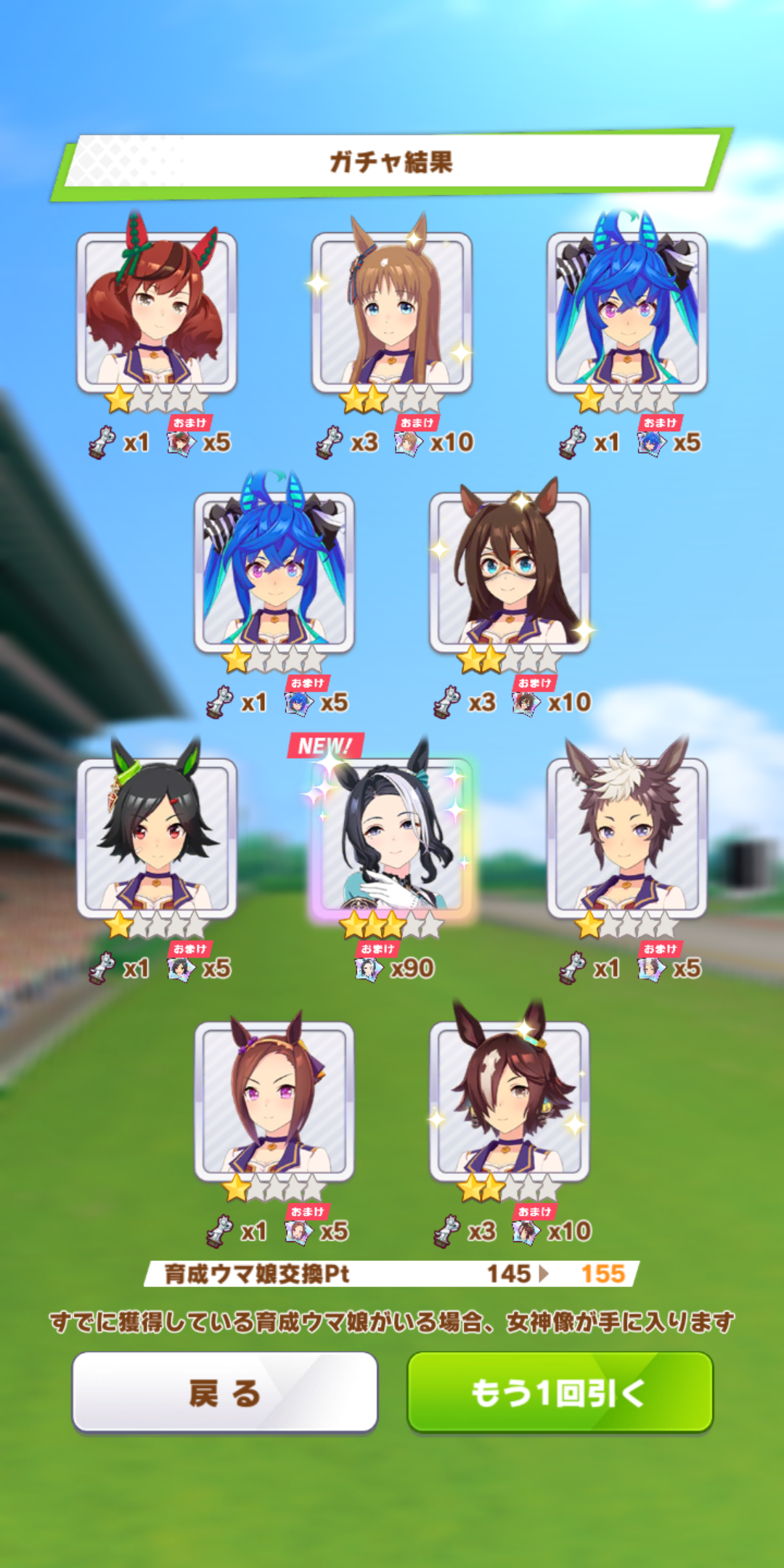Choose the card with white-tufted short brown hair

pyautogui.click(x=626, y=836)
